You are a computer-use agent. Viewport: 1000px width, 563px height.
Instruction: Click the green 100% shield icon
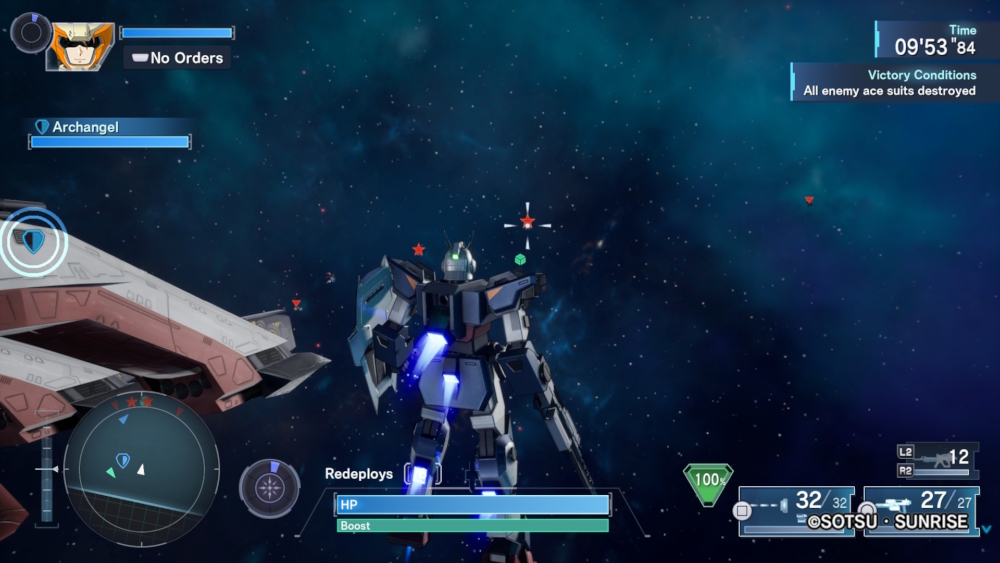(x=708, y=481)
